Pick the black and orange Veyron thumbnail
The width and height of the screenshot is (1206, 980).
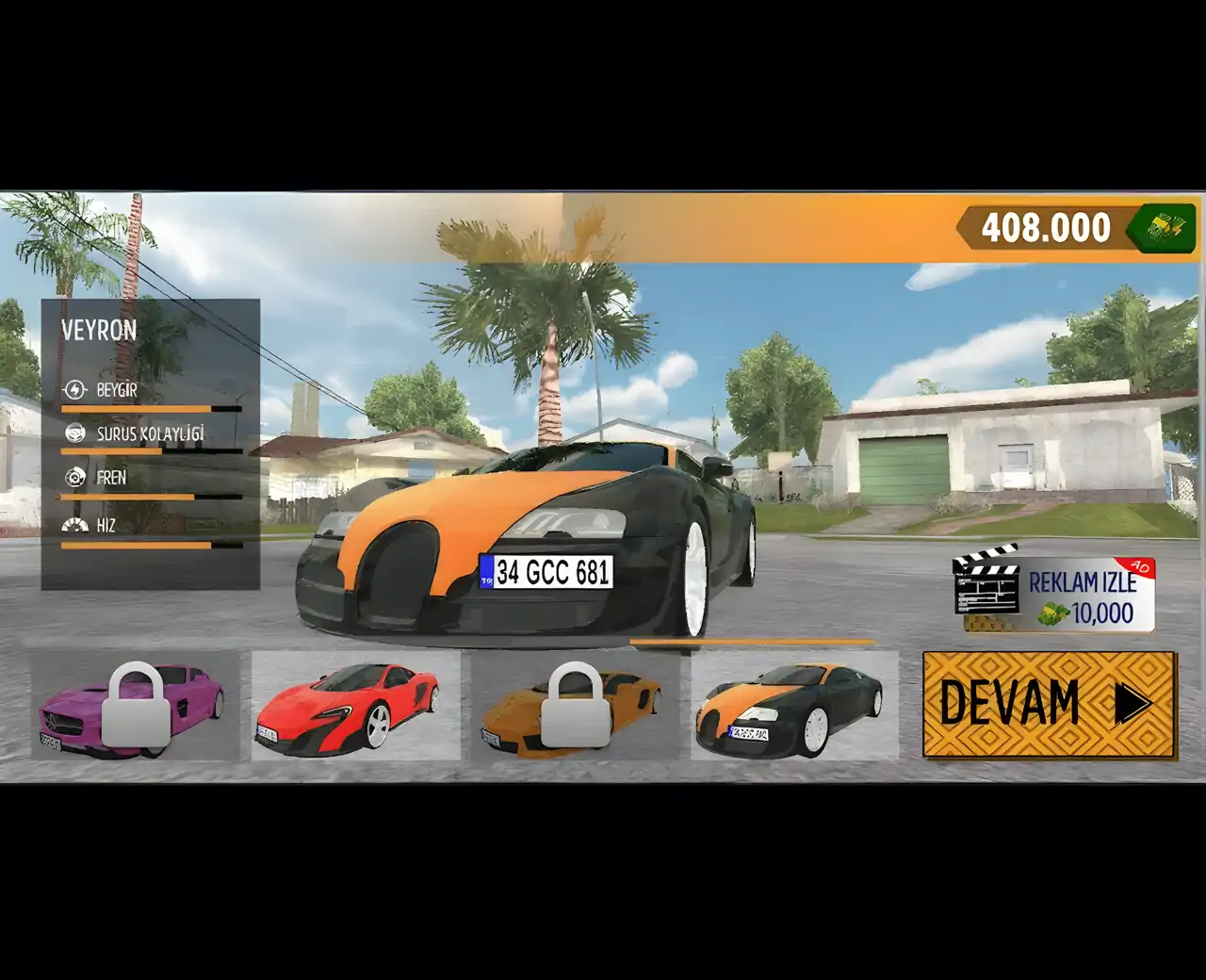pyautogui.click(x=794, y=706)
